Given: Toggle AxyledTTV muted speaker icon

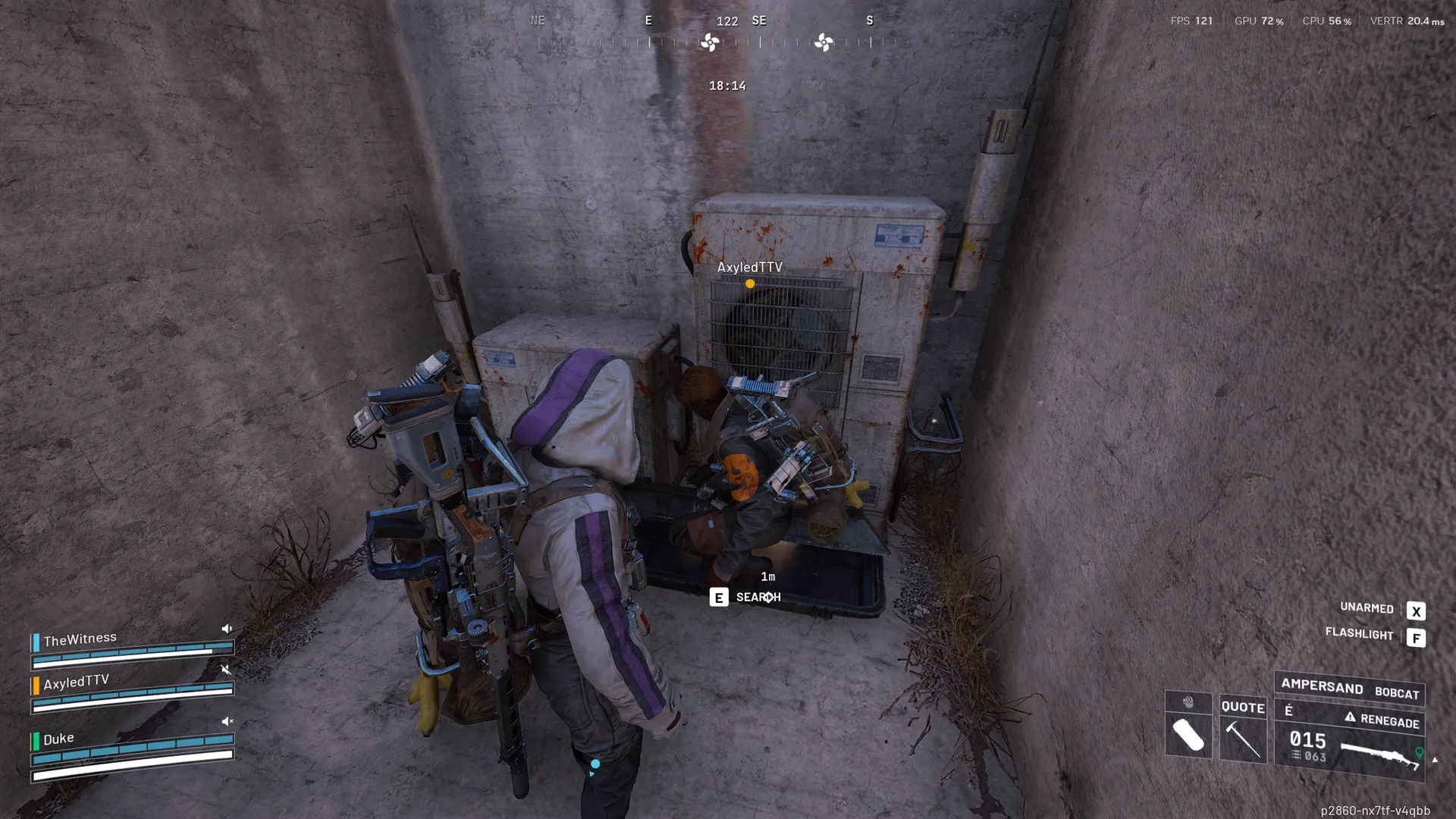Looking at the screenshot, I should pyautogui.click(x=226, y=670).
